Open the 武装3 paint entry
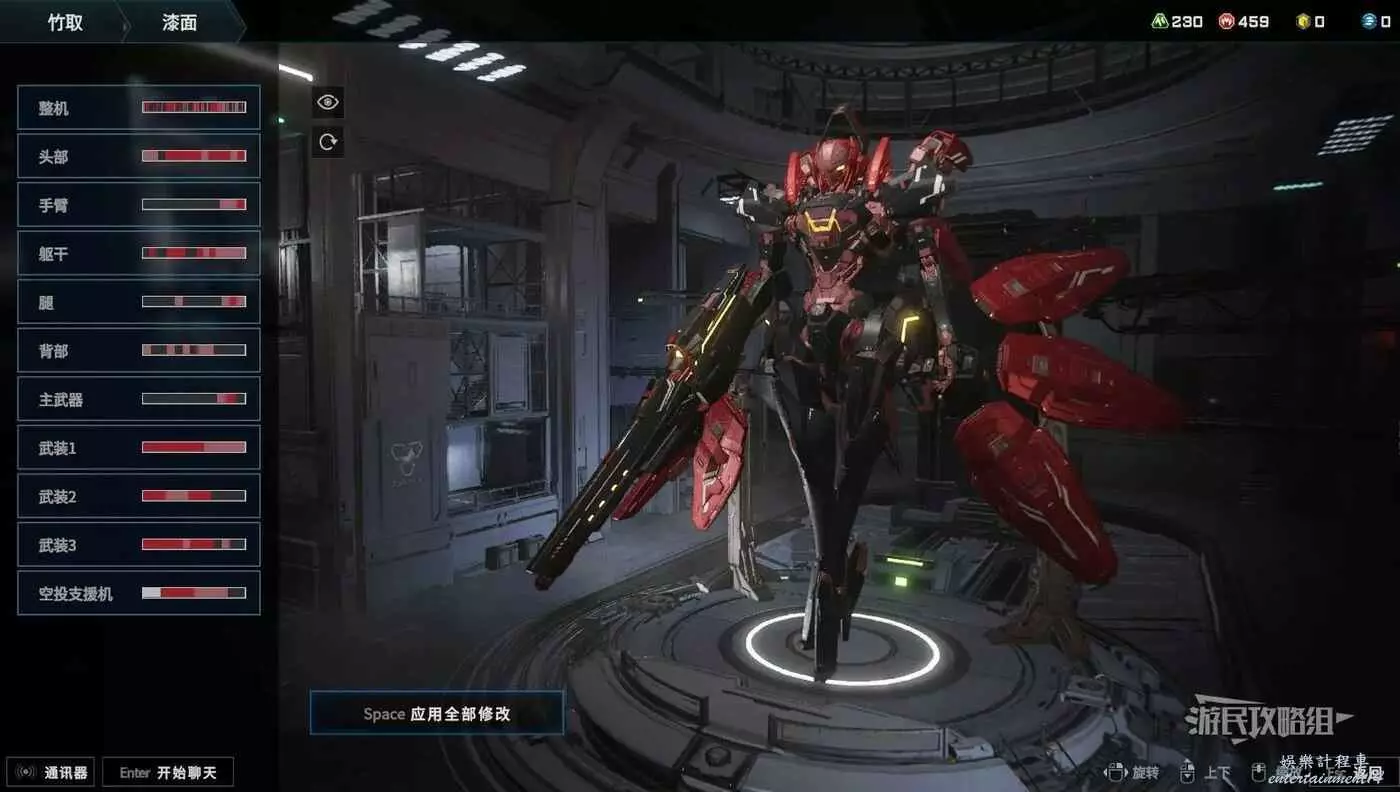Screen dimensions: 1400x792 pyautogui.click(x=138, y=544)
